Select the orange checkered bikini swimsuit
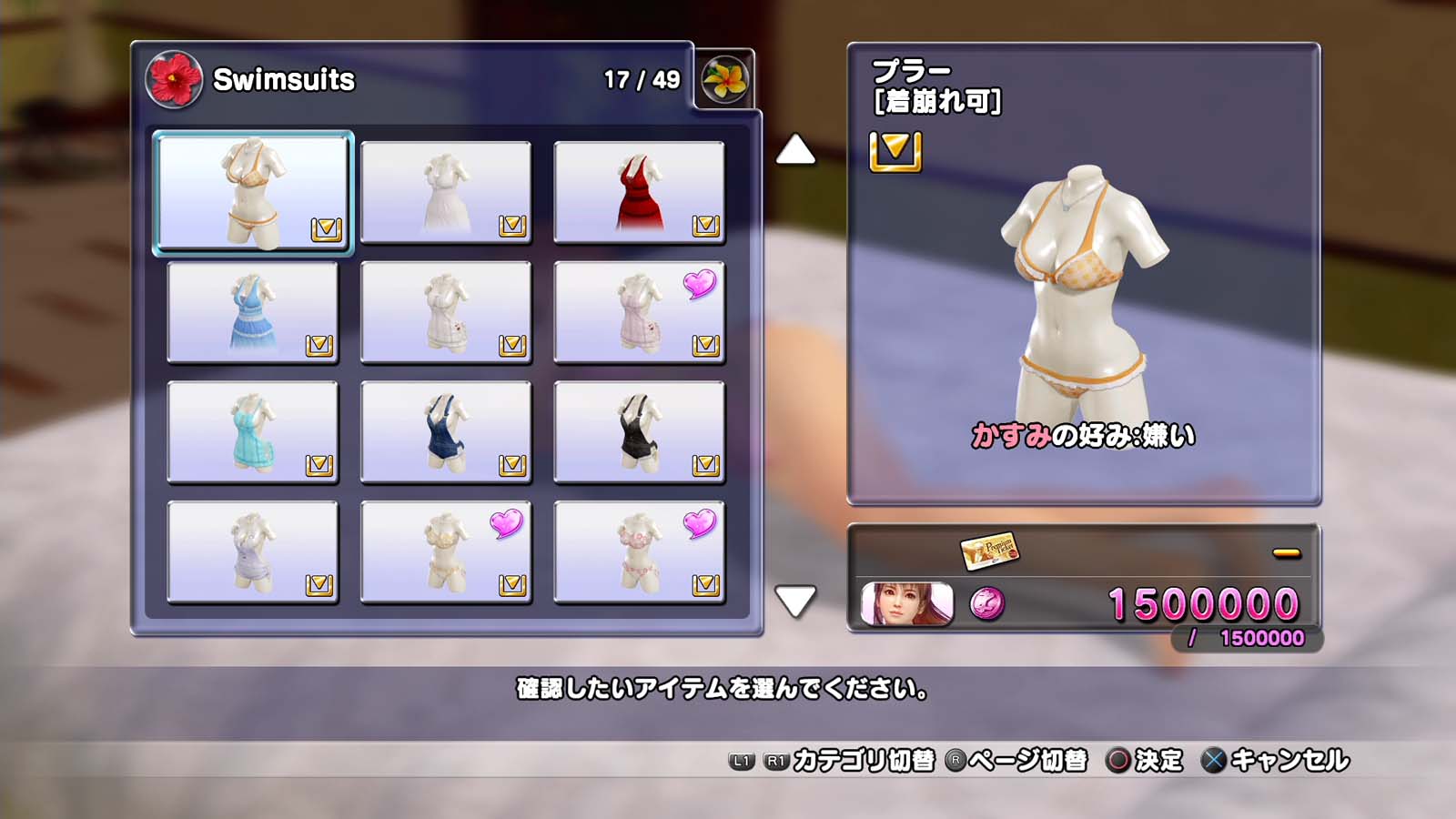This screenshot has height=819, width=1456. point(253,192)
